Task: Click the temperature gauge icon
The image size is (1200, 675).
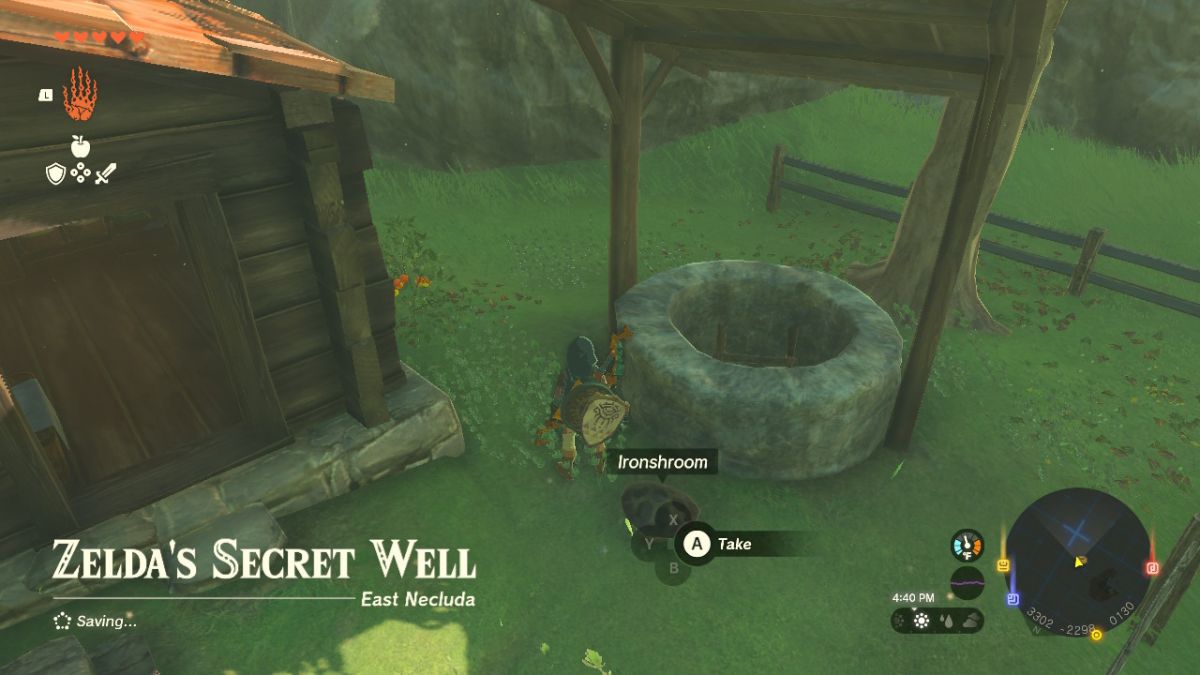Action: point(967,545)
